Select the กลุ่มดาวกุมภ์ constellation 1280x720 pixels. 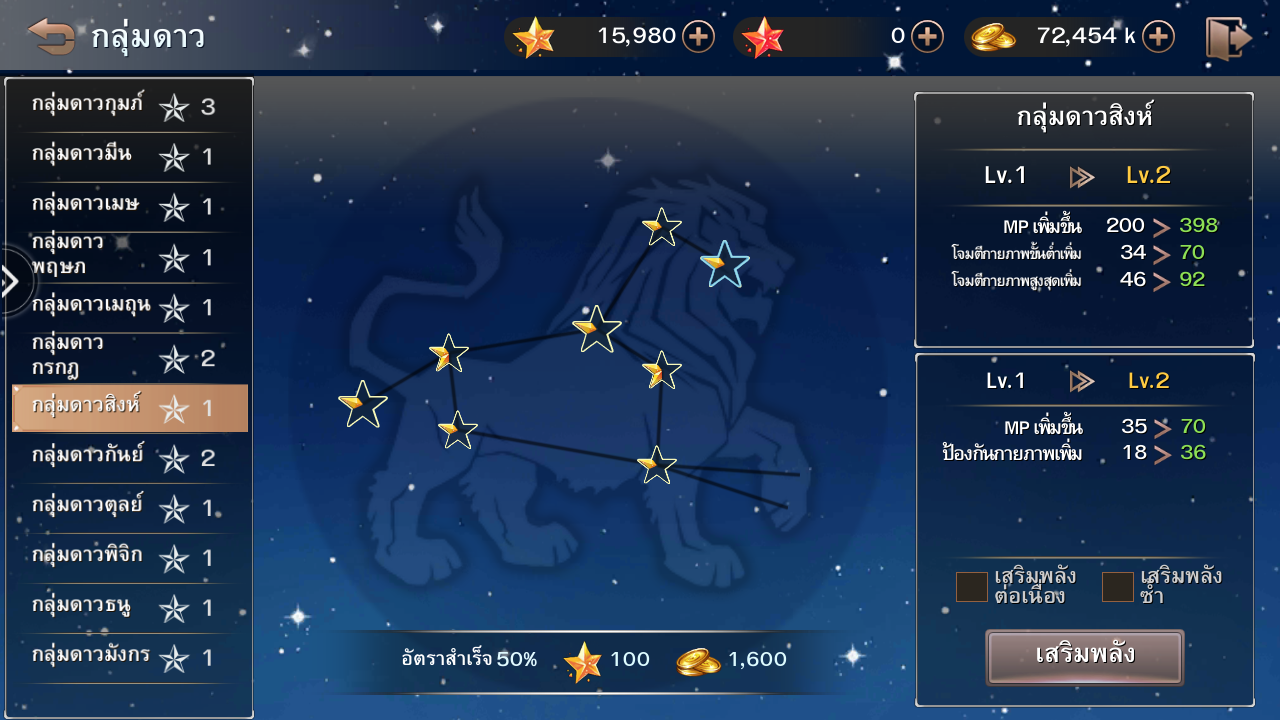click(x=129, y=106)
